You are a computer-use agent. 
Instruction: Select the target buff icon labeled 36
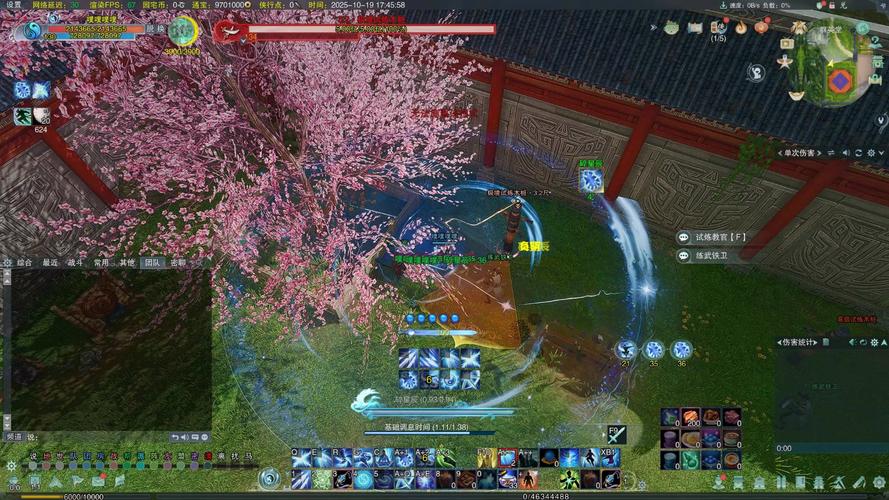tap(681, 350)
